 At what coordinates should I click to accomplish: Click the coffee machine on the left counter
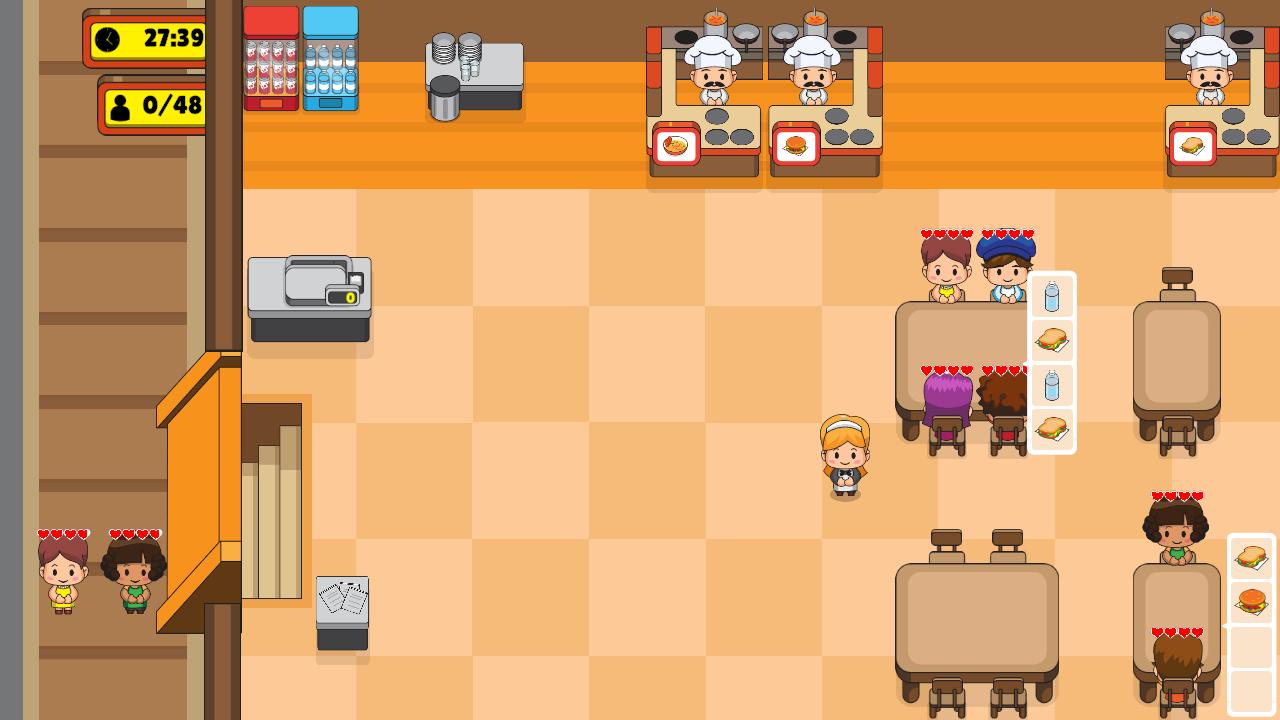[308, 295]
